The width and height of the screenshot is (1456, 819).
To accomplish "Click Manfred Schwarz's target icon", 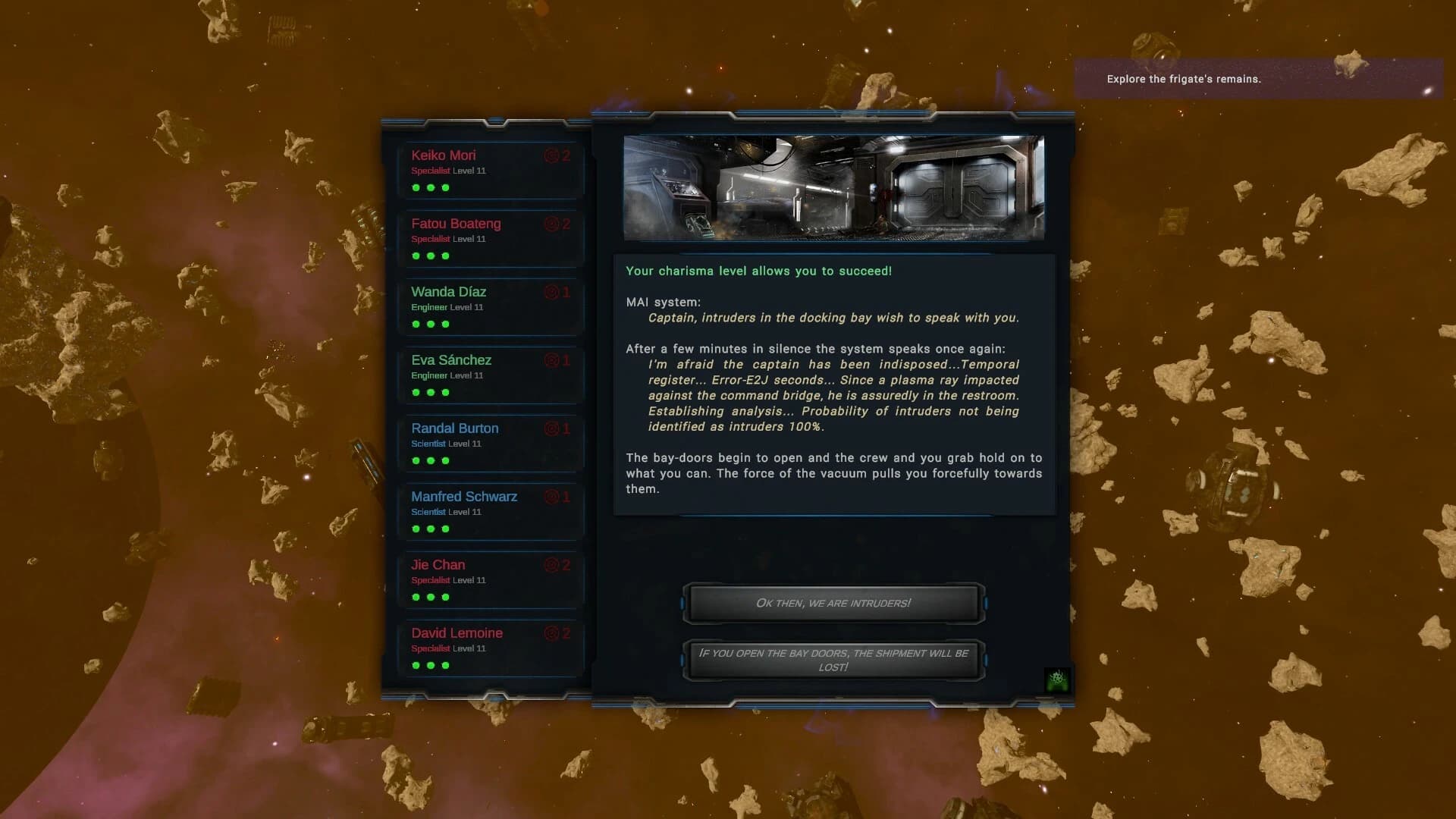I will (551, 497).
